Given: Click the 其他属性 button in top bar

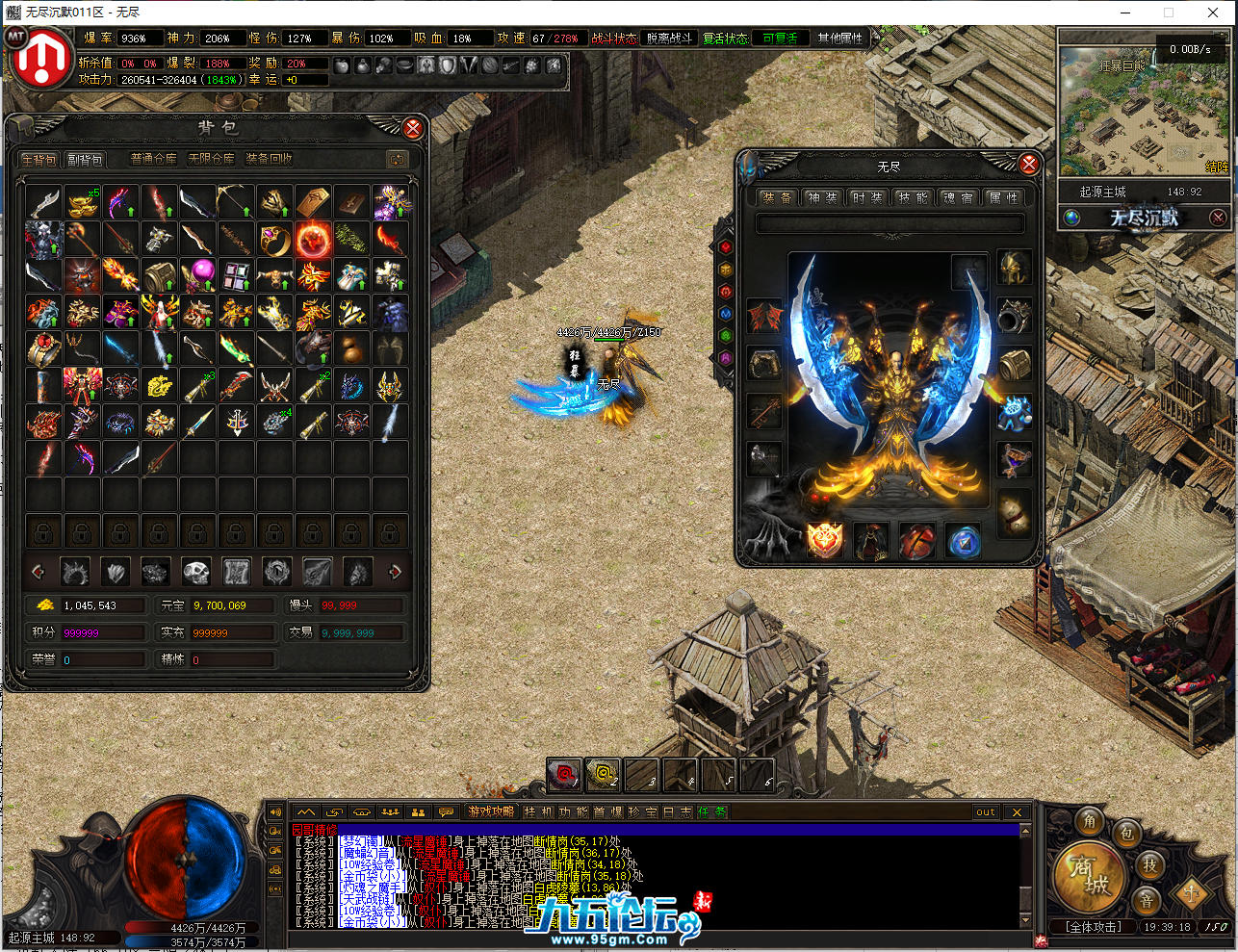Looking at the screenshot, I should pyautogui.click(x=840, y=39).
